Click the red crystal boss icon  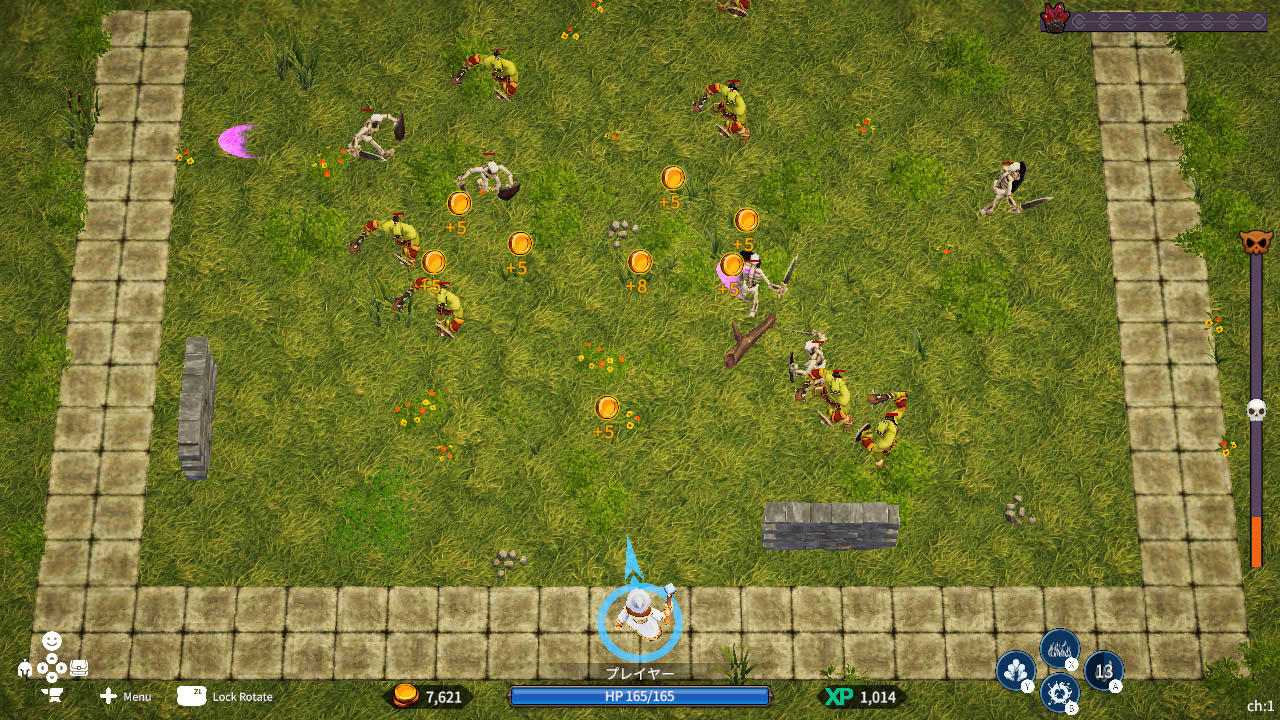coord(1053,17)
